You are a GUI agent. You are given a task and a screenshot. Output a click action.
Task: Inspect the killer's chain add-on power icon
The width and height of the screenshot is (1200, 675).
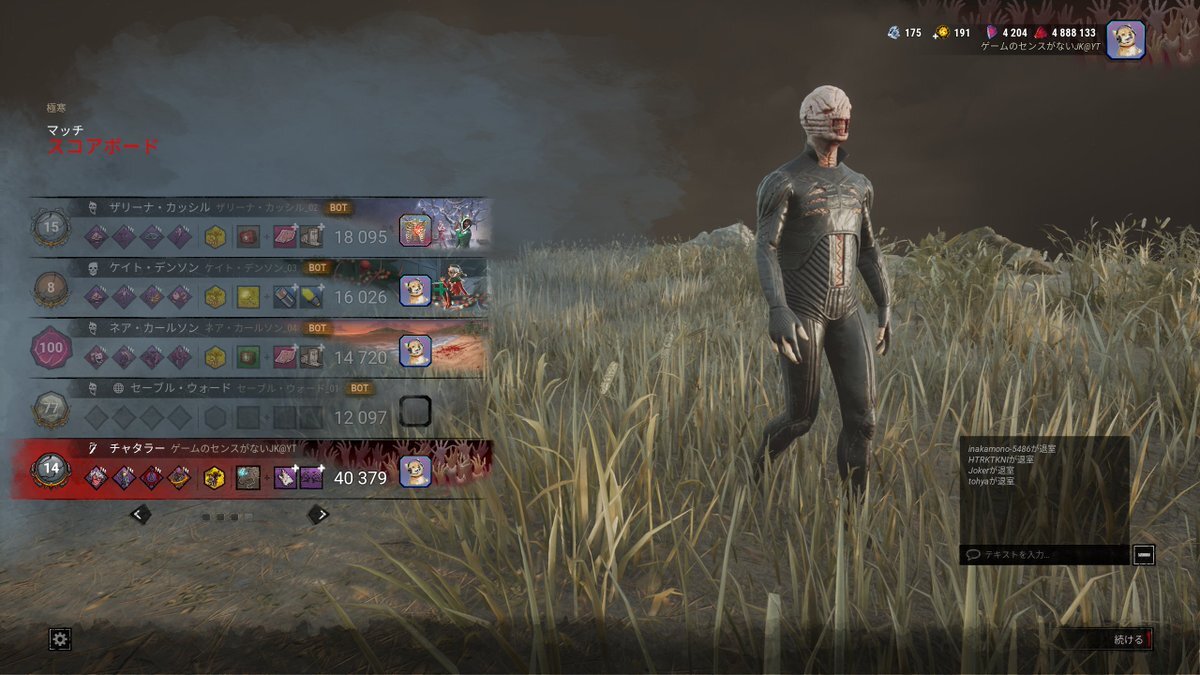[248, 478]
